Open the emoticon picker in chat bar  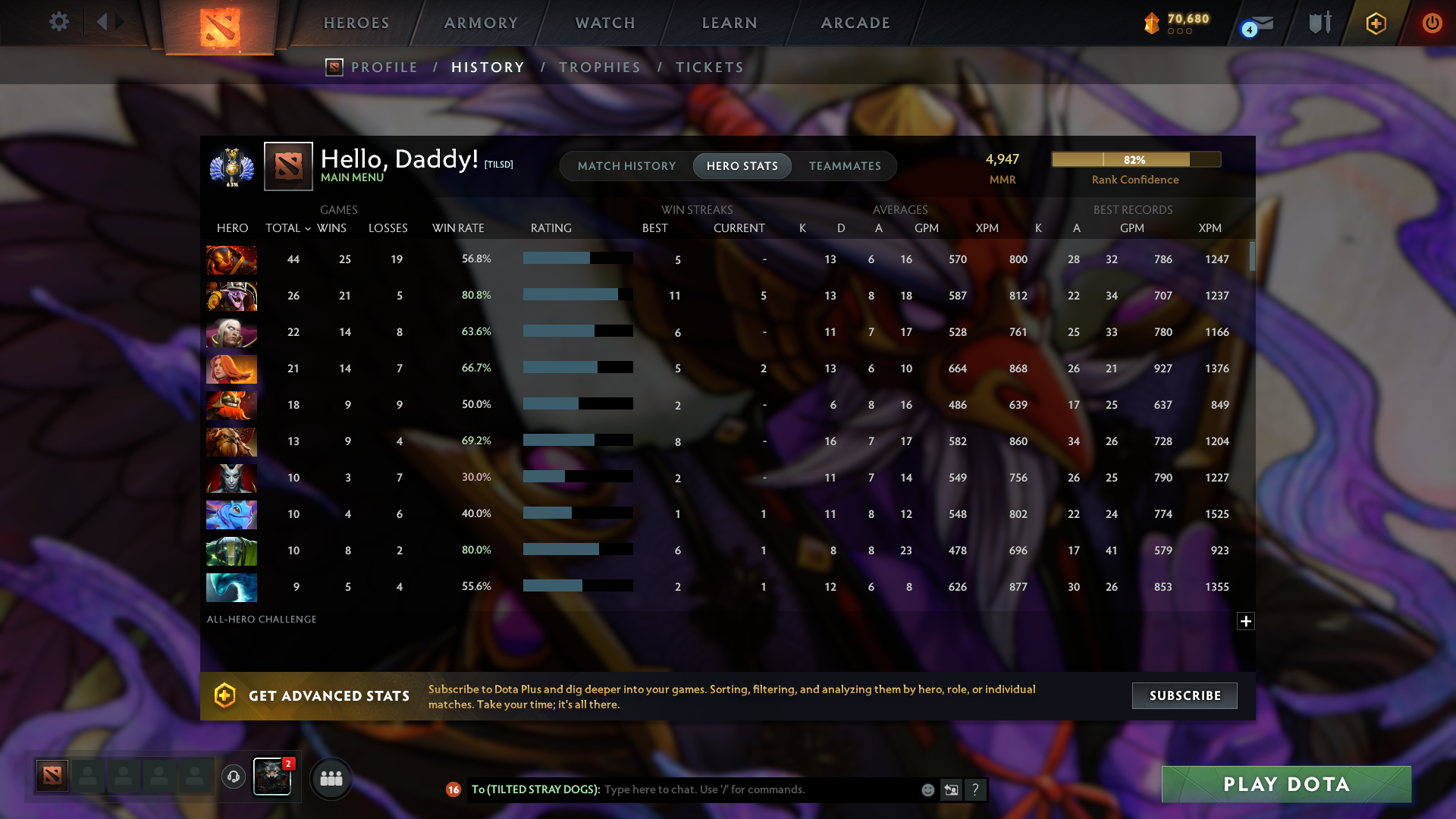(927, 789)
